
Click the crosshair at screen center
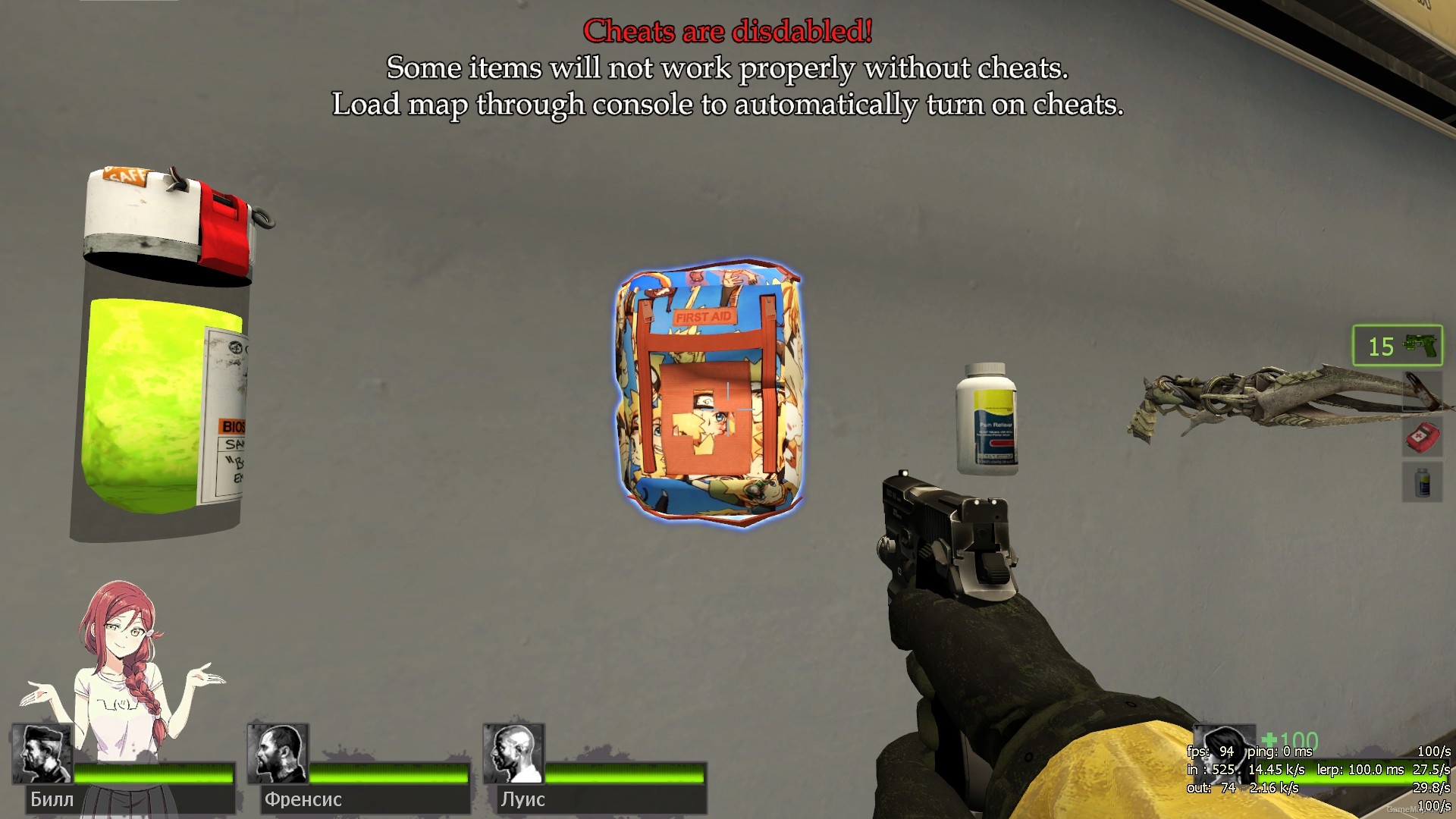click(x=728, y=409)
